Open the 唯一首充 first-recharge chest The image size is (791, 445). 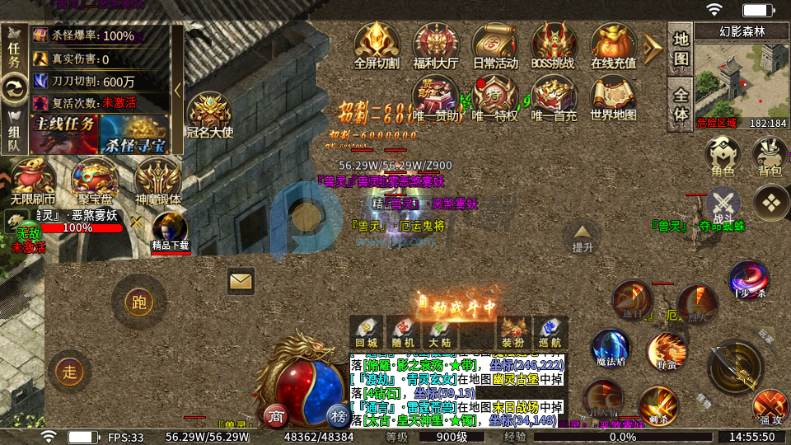coord(554,99)
